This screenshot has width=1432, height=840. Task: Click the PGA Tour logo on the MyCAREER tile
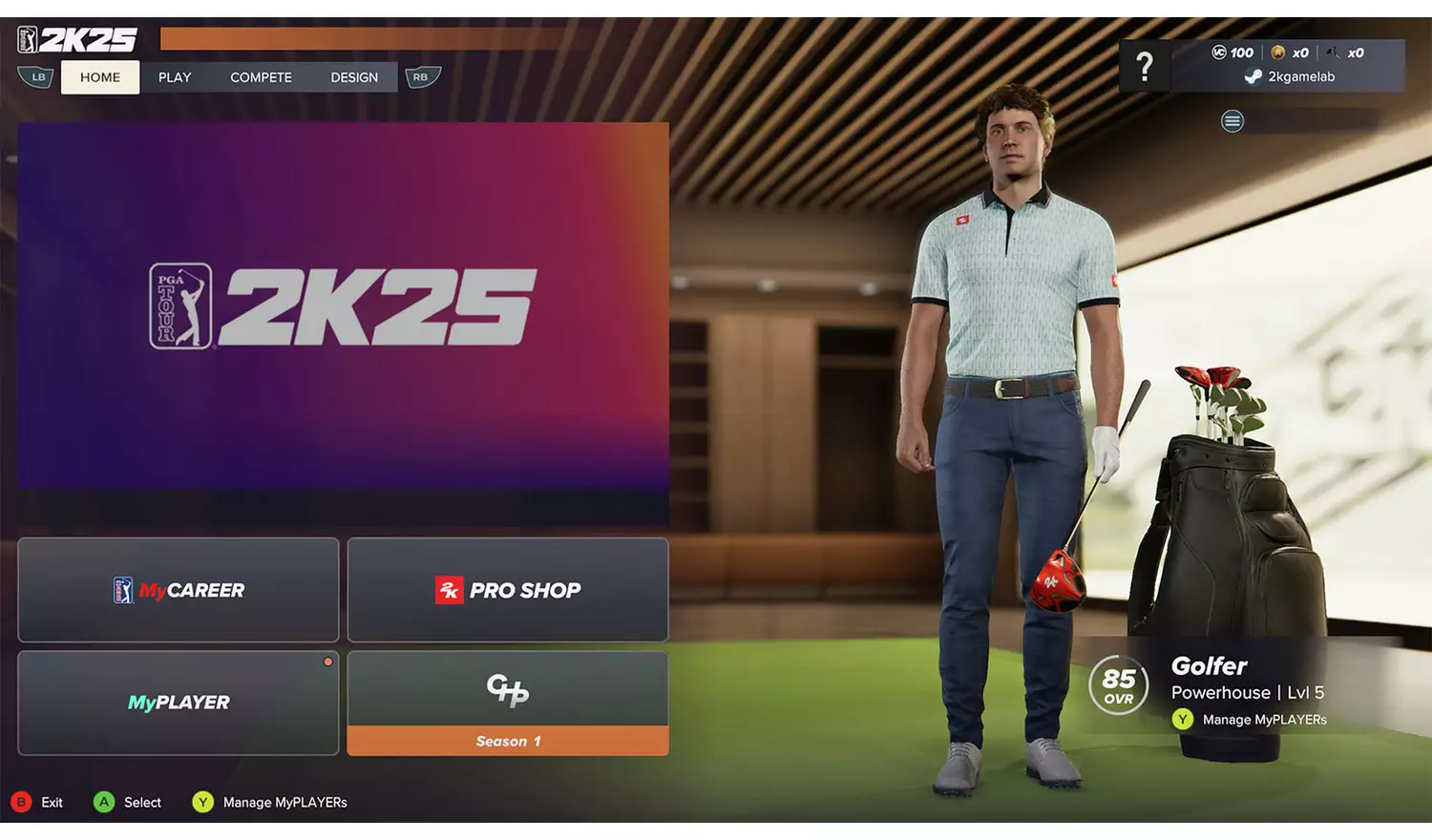(x=124, y=590)
